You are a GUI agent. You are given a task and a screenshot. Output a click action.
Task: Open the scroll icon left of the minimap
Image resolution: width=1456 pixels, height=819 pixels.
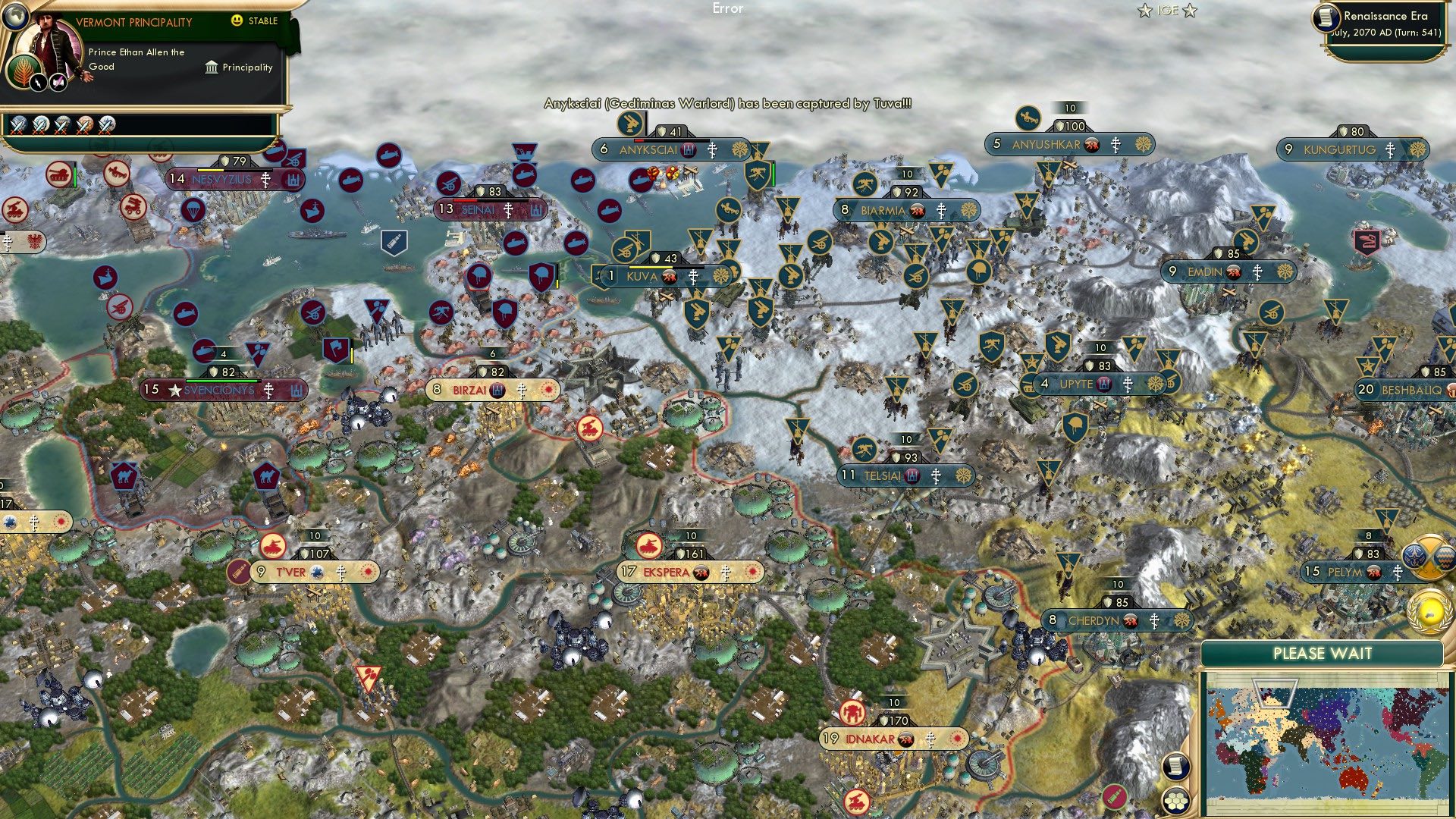(1175, 766)
